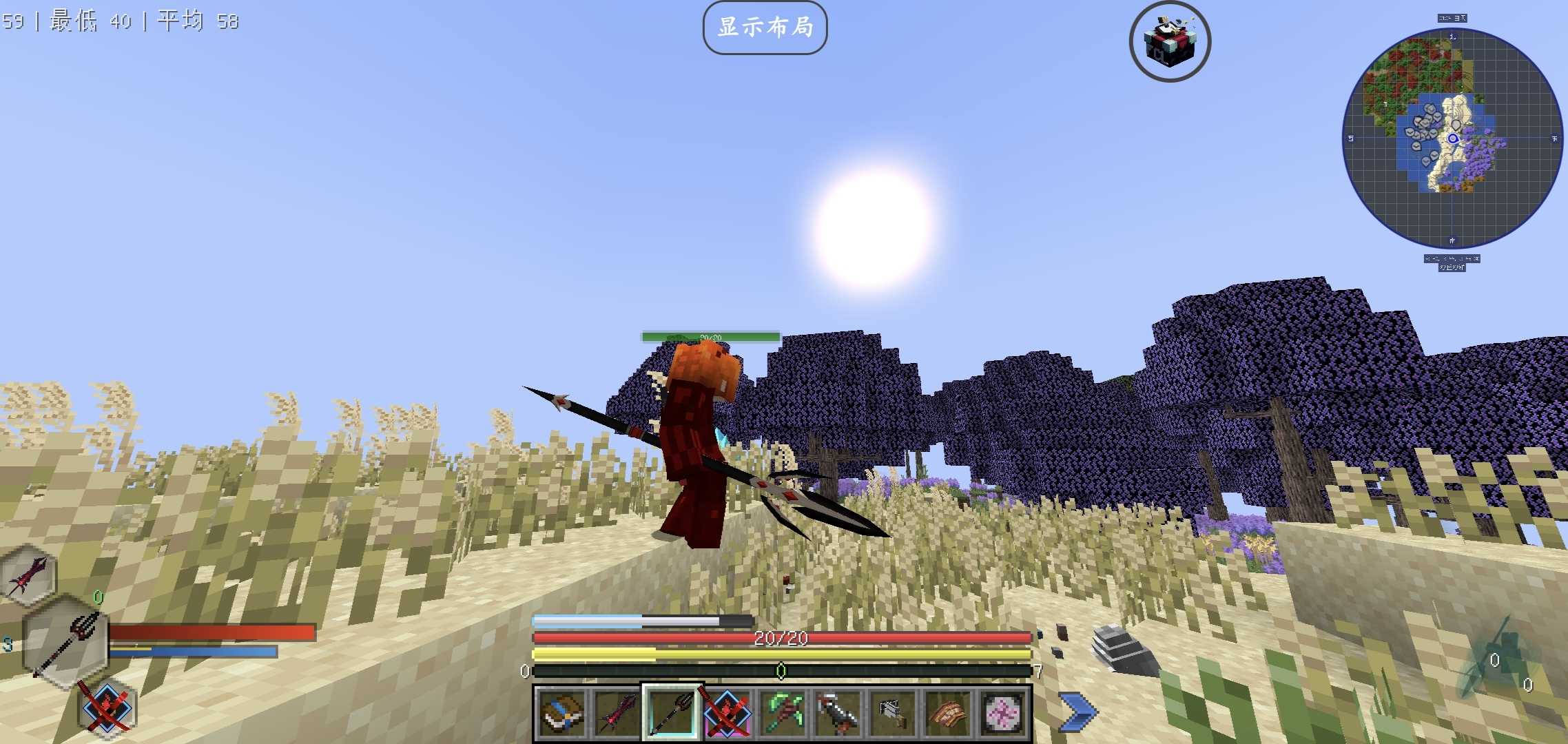The image size is (1568, 744).
Task: Select the green pickaxe hotbar slot
Action: click(783, 712)
